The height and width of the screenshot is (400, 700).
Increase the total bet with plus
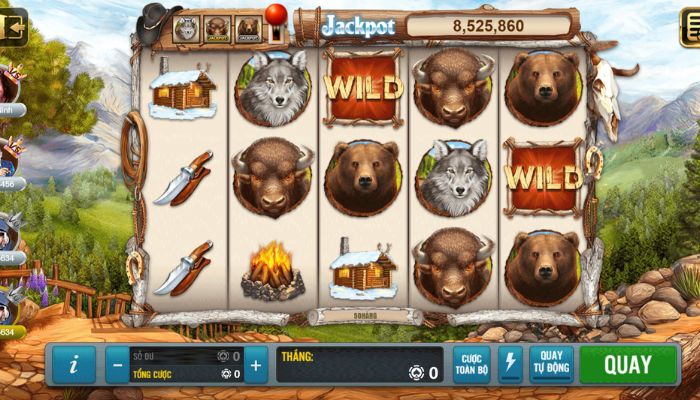click(256, 365)
